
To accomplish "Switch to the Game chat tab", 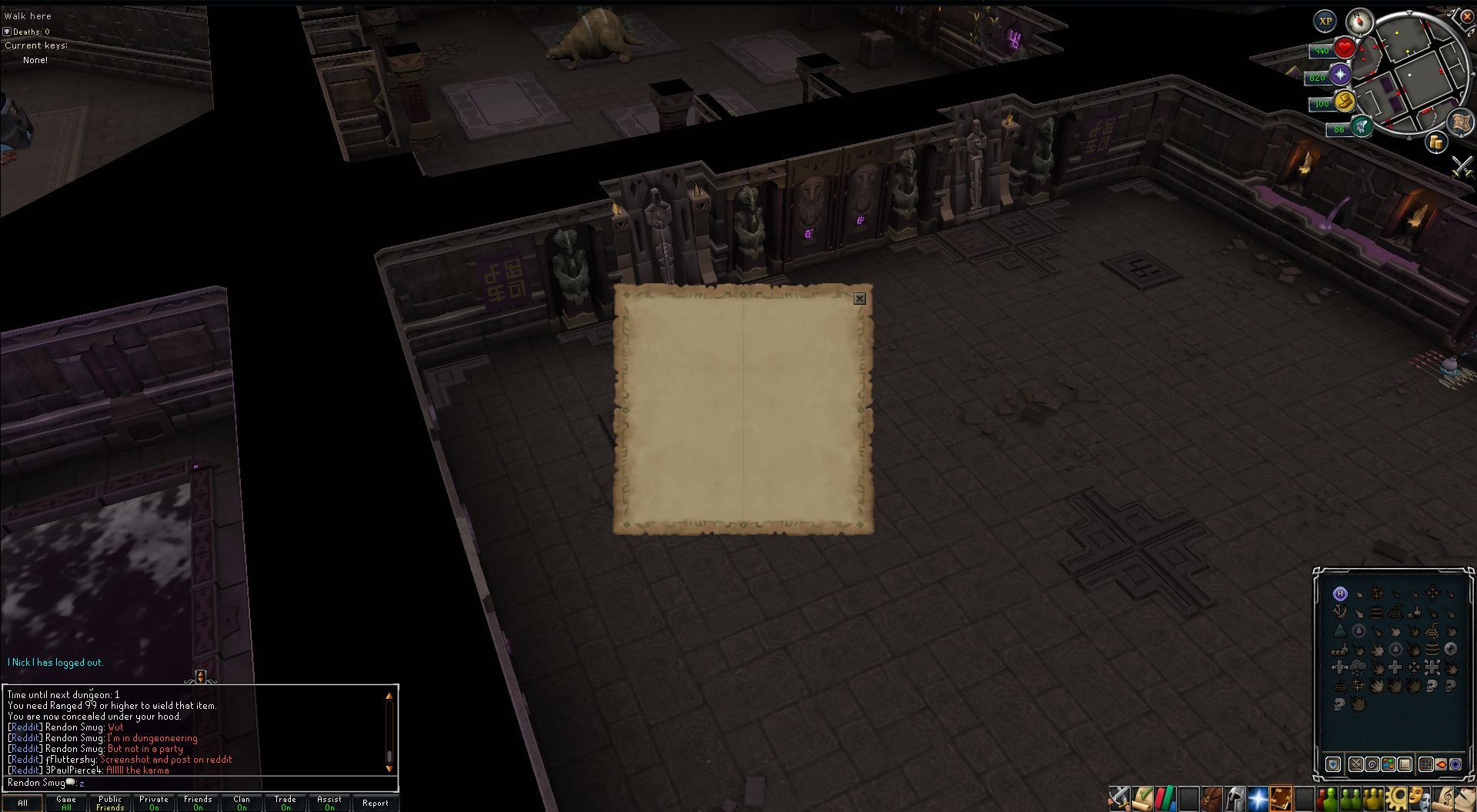I will (65, 801).
